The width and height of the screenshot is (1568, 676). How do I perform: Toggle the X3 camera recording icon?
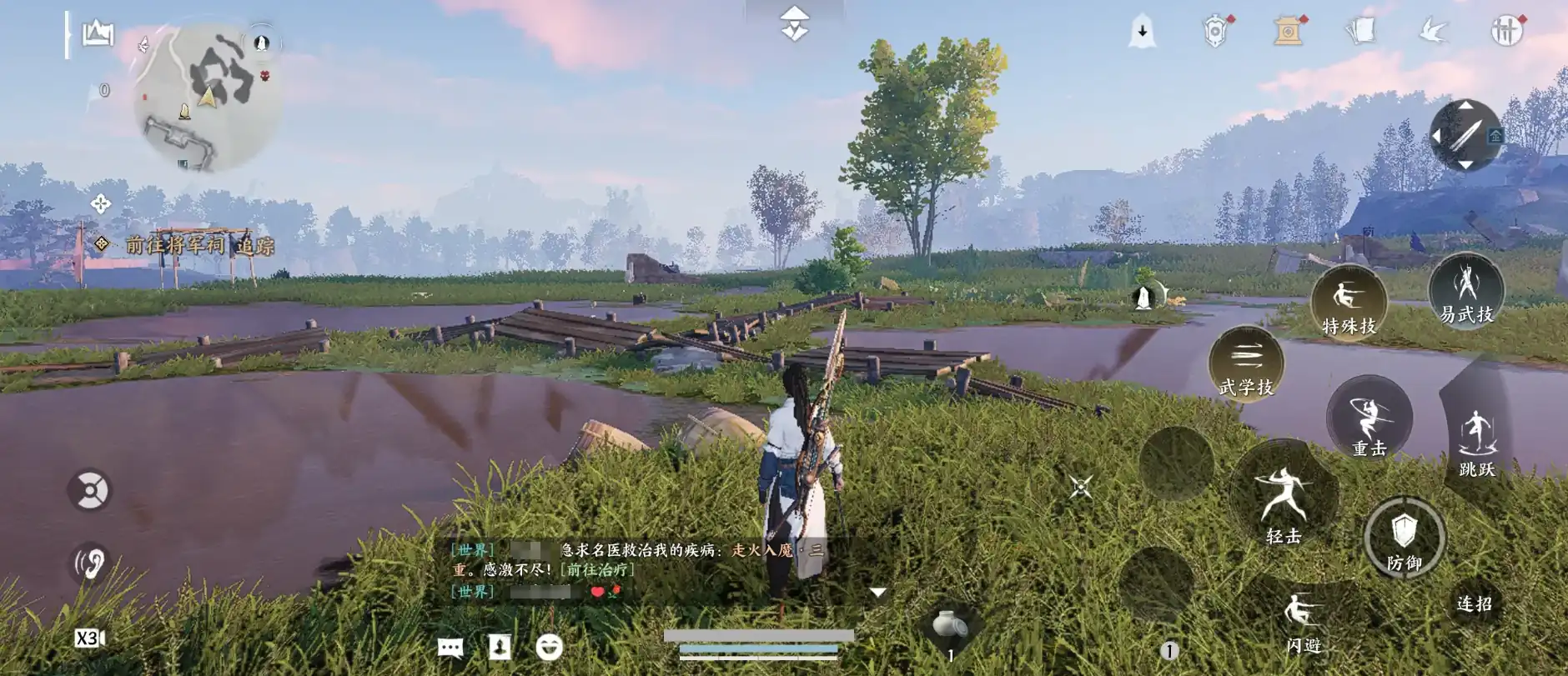[89, 638]
